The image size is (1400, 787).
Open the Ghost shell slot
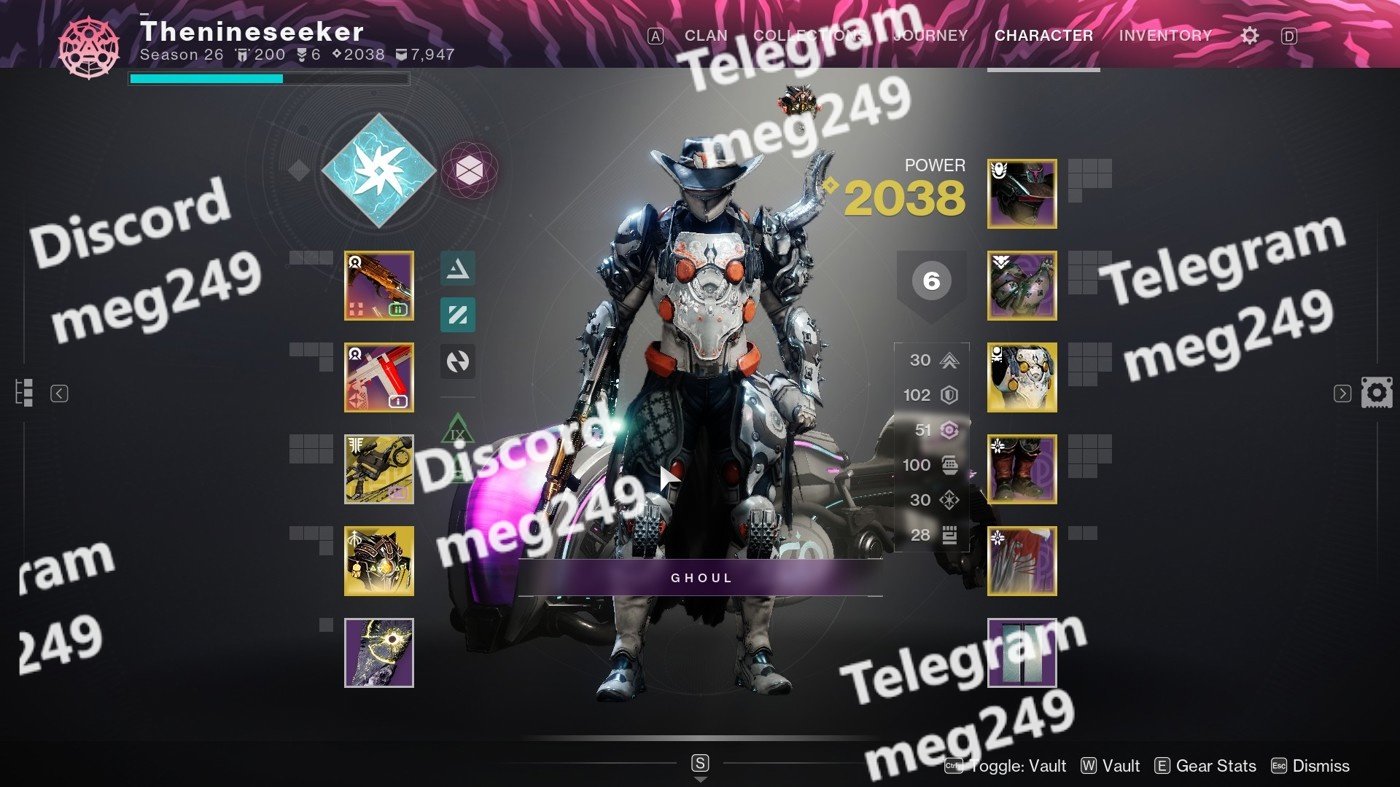379,561
